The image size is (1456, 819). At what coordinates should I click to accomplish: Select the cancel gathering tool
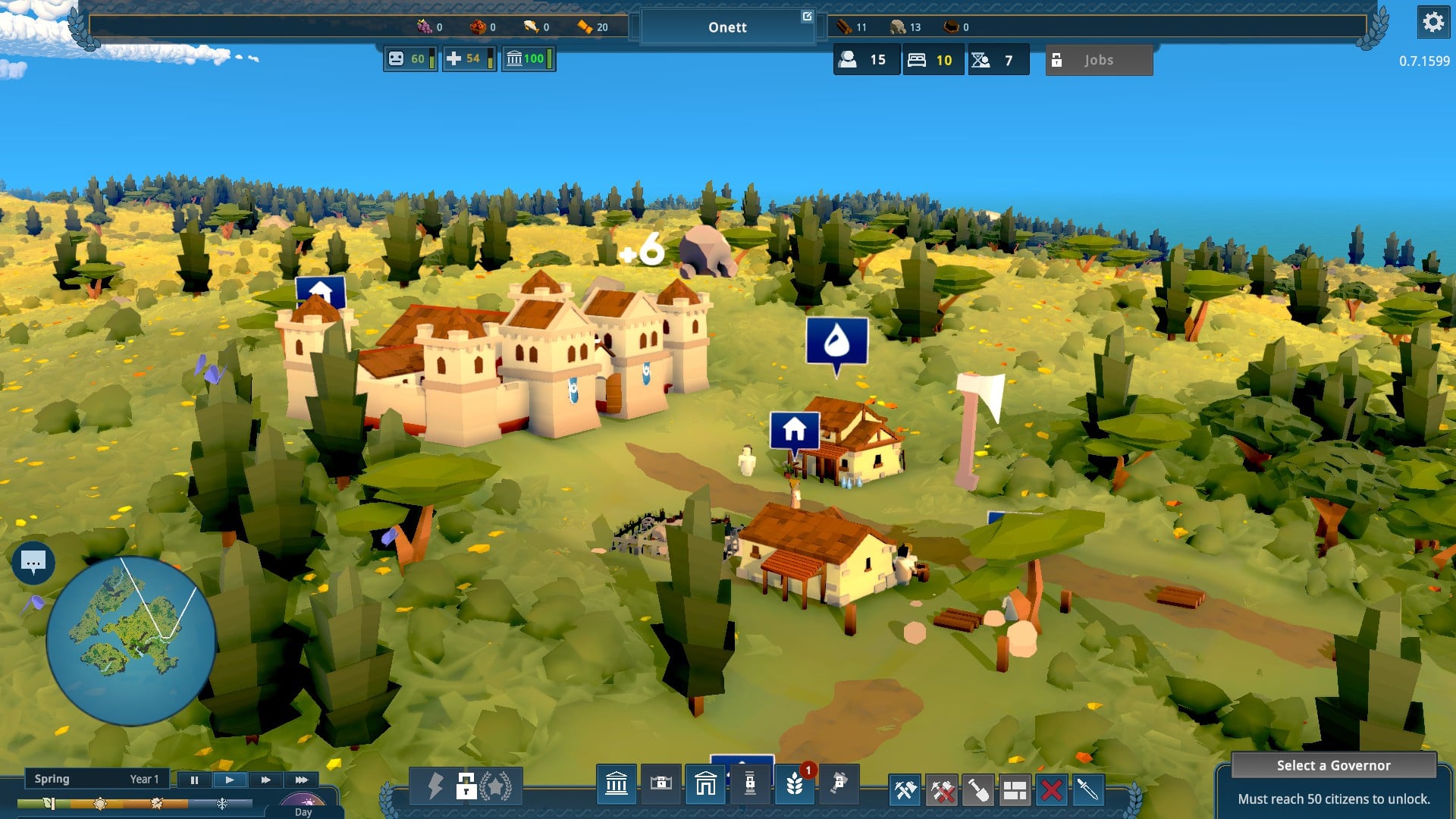point(943,791)
